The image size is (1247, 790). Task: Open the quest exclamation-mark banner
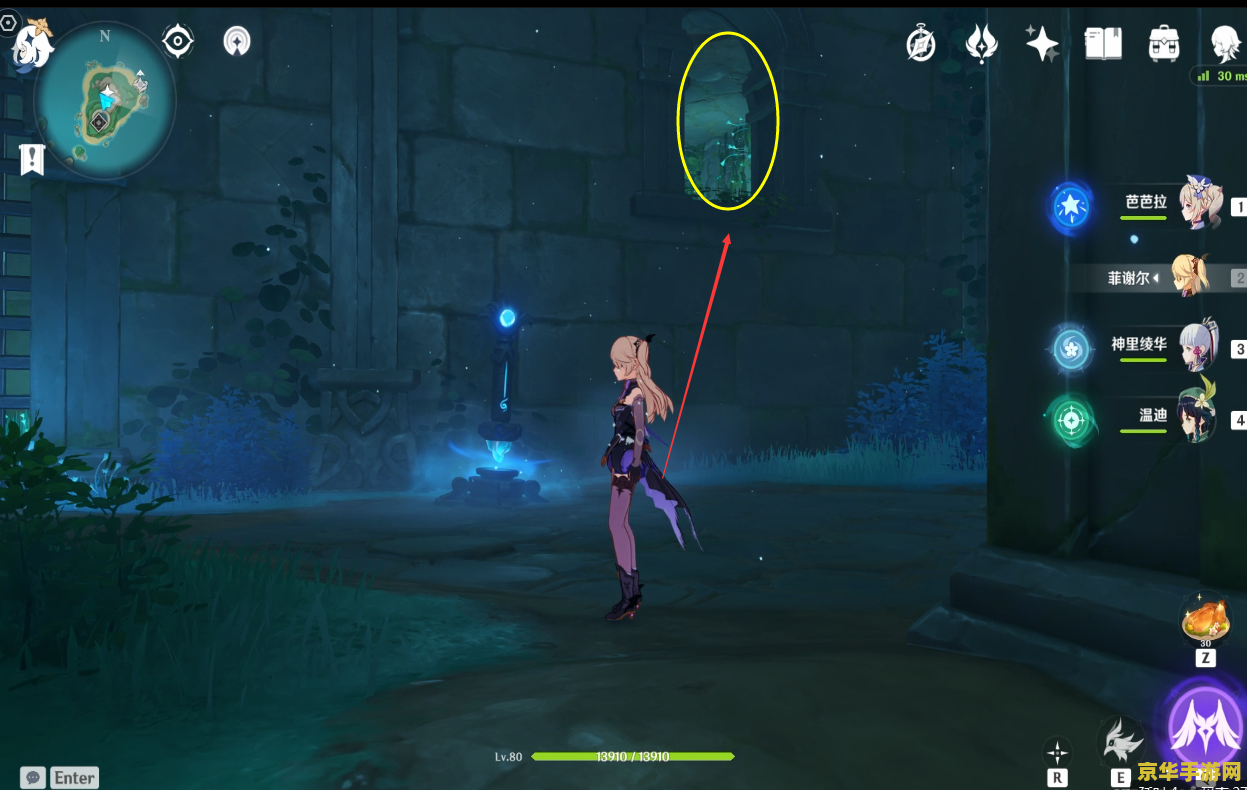tap(33, 158)
